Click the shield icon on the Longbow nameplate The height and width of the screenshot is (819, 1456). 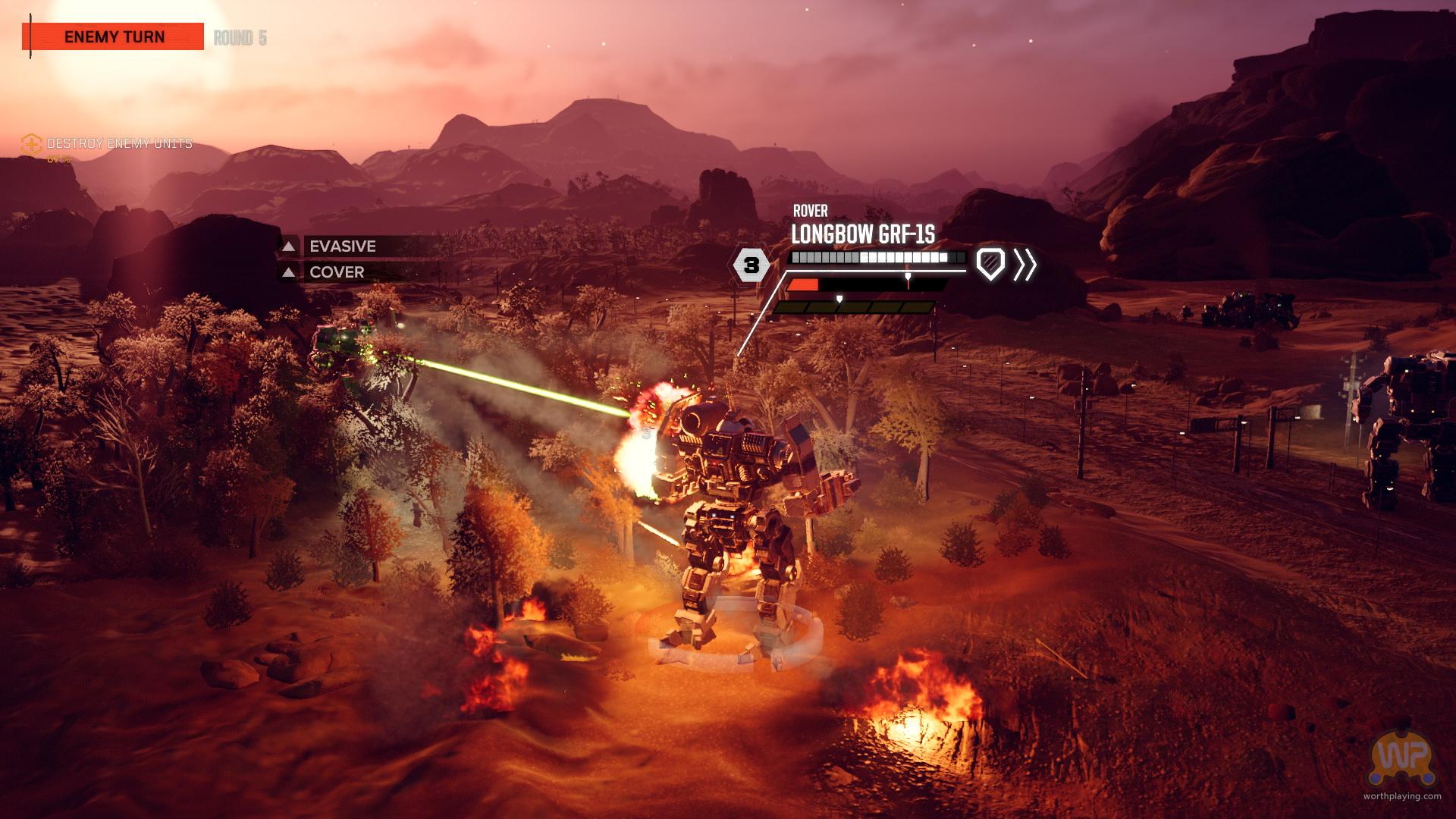click(990, 264)
